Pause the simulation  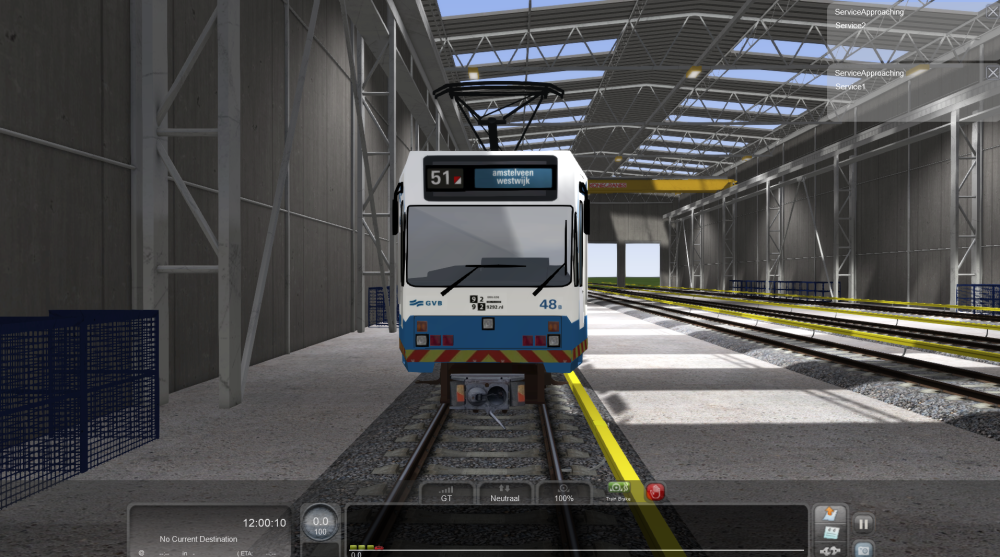tap(863, 522)
